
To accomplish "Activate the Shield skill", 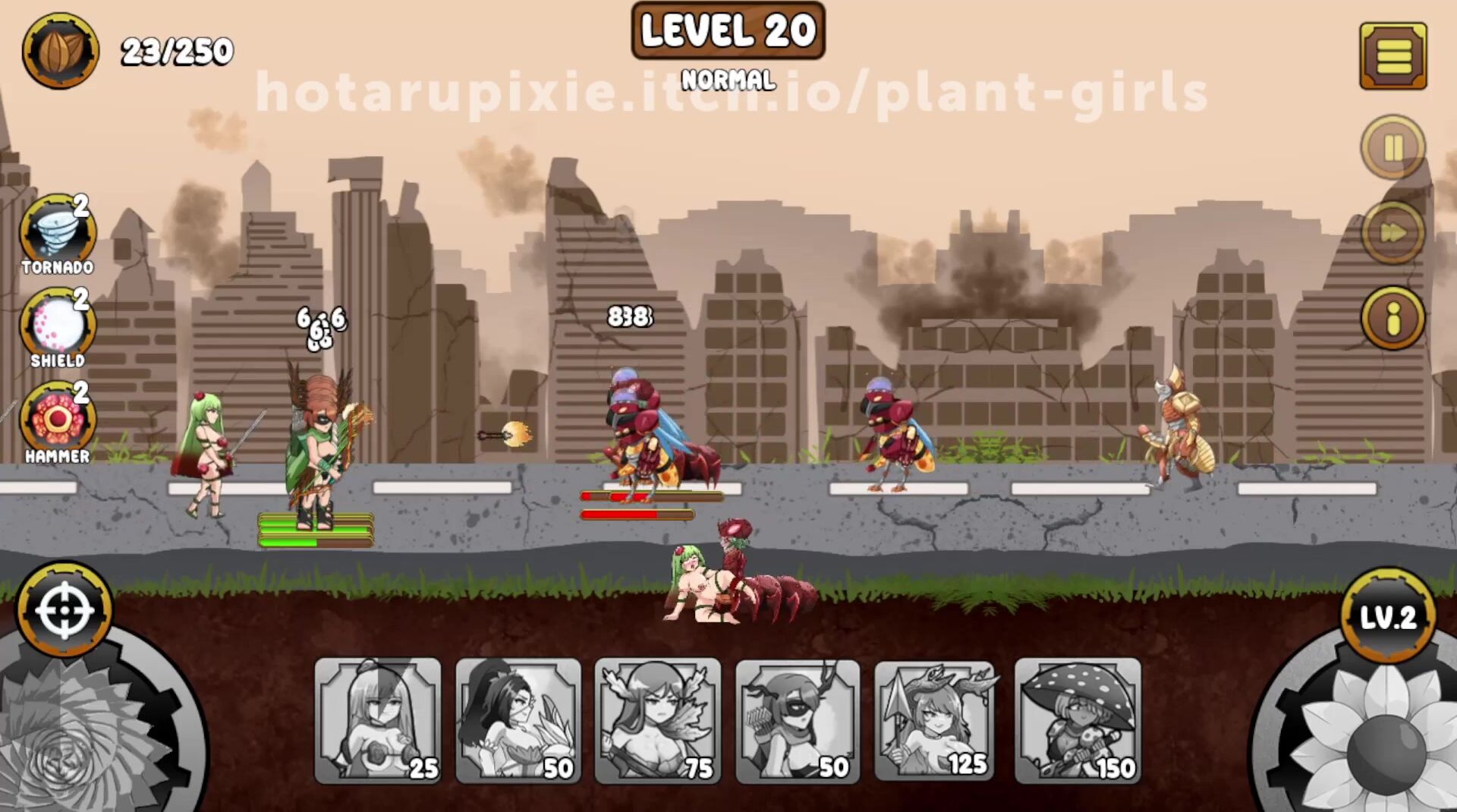I will (58, 325).
